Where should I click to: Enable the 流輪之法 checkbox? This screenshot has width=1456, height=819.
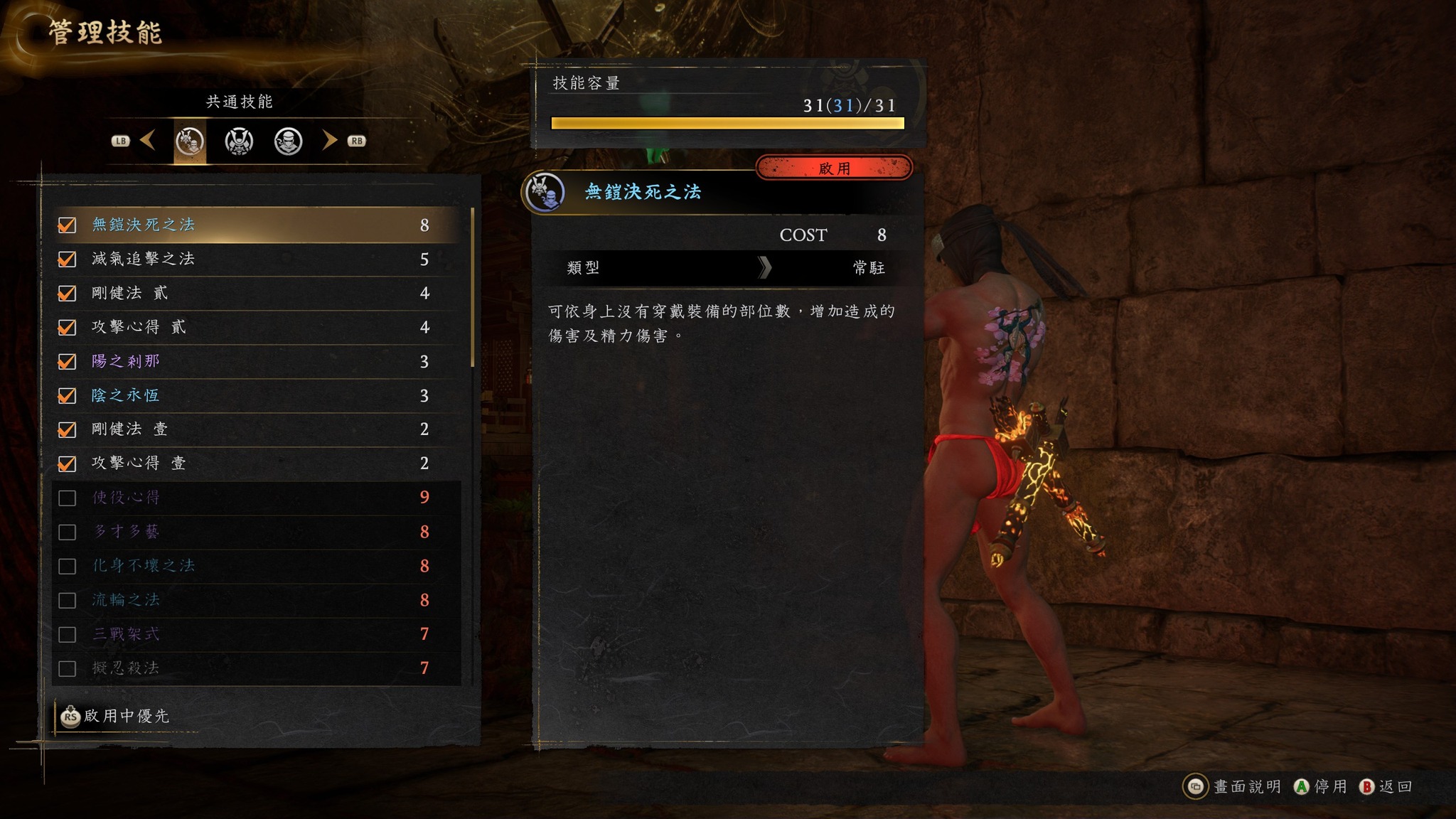tap(67, 600)
